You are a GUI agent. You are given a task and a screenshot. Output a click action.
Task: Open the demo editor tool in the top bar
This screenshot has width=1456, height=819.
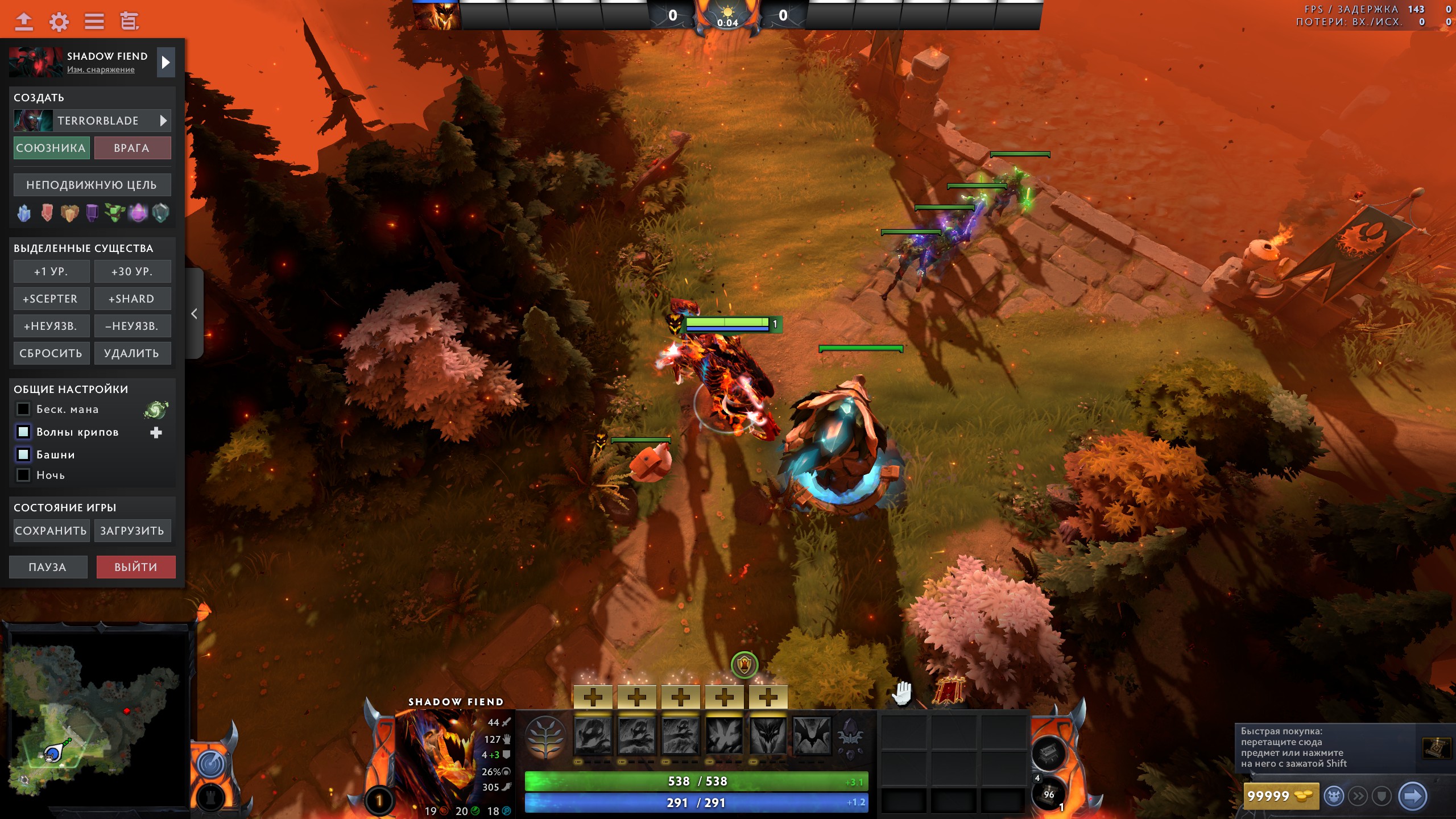click(130, 22)
